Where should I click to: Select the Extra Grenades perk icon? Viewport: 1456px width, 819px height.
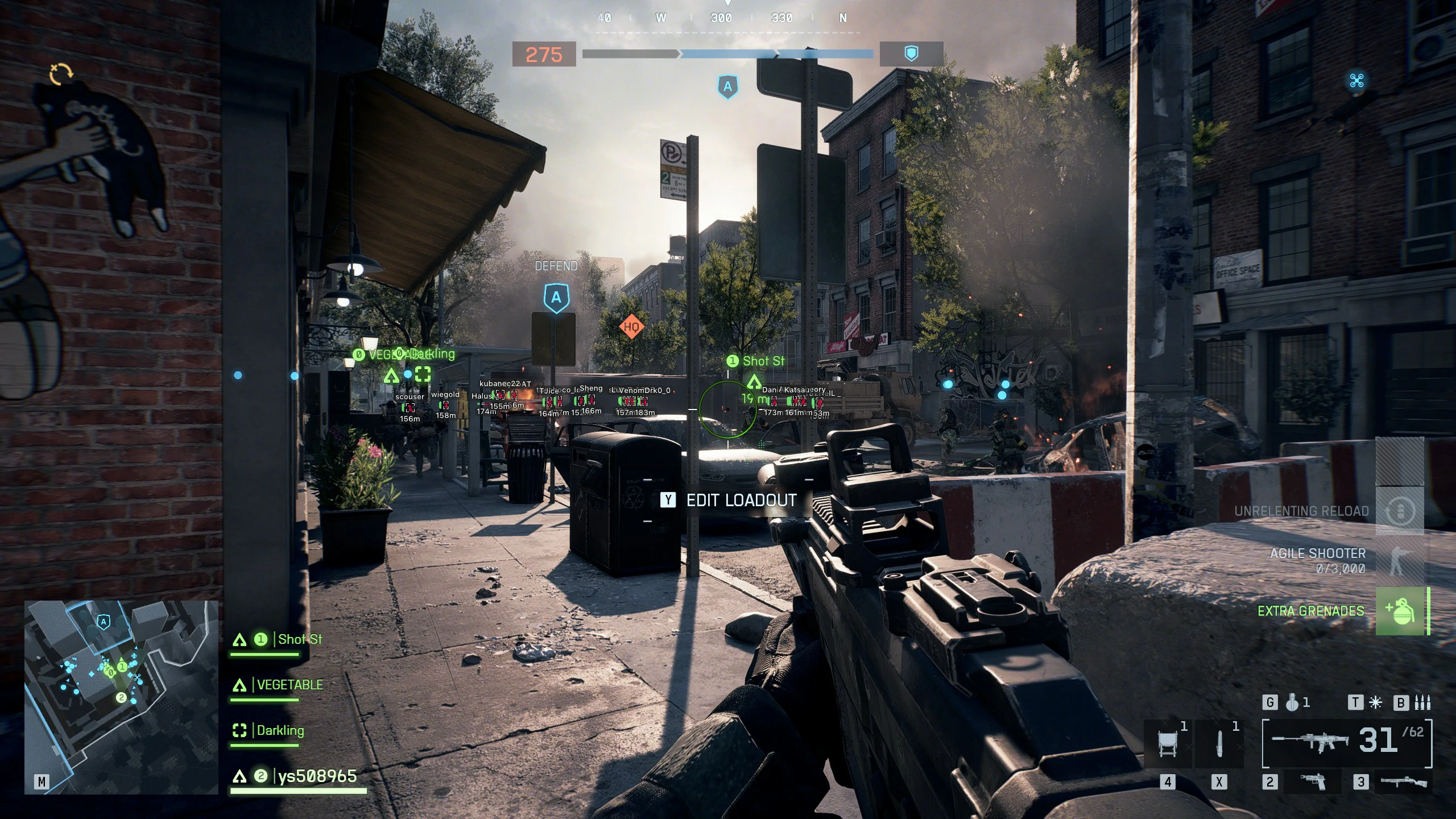[x=1400, y=611]
